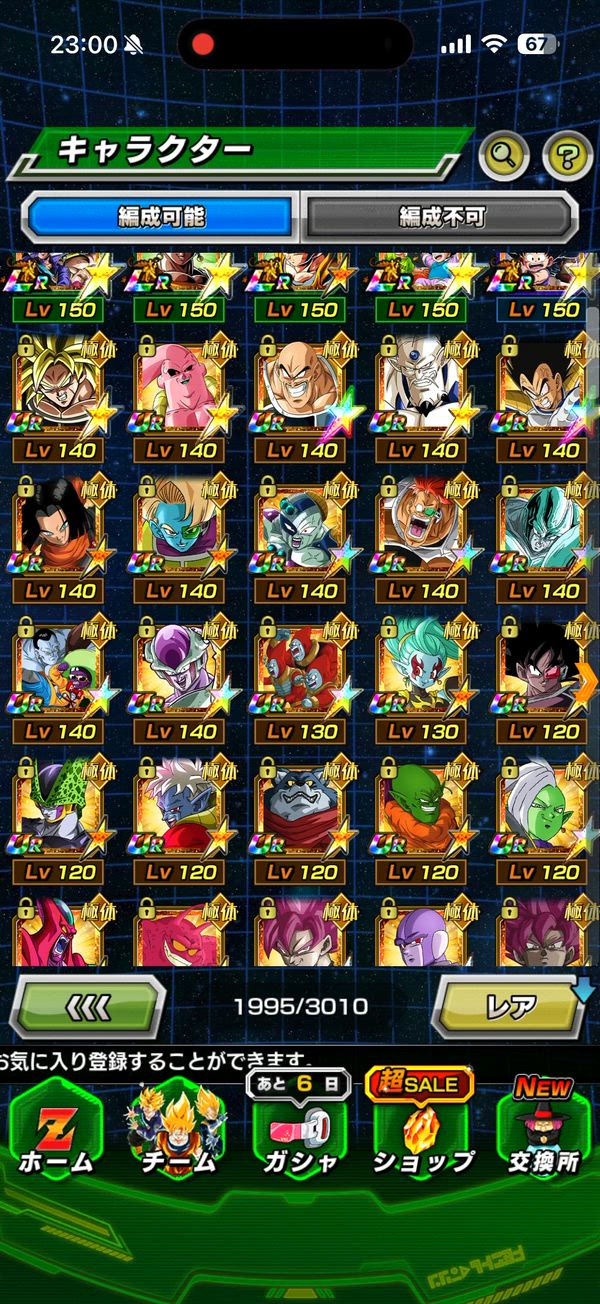Select the golden-haired Broly character card
The image size is (600, 1304).
coord(58,385)
